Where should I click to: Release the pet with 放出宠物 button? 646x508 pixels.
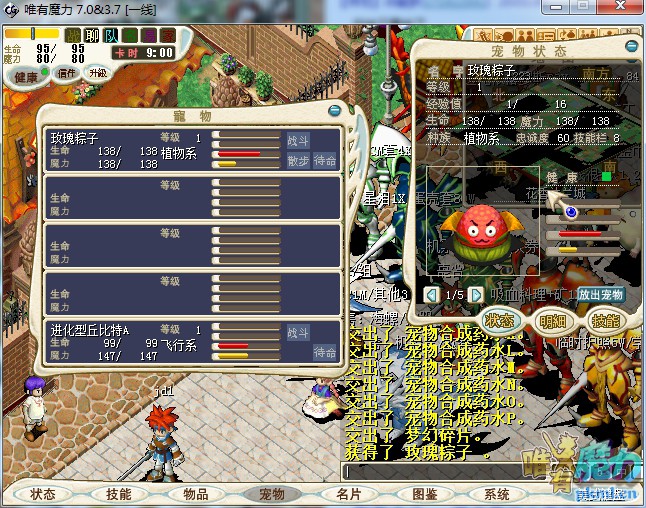(601, 295)
